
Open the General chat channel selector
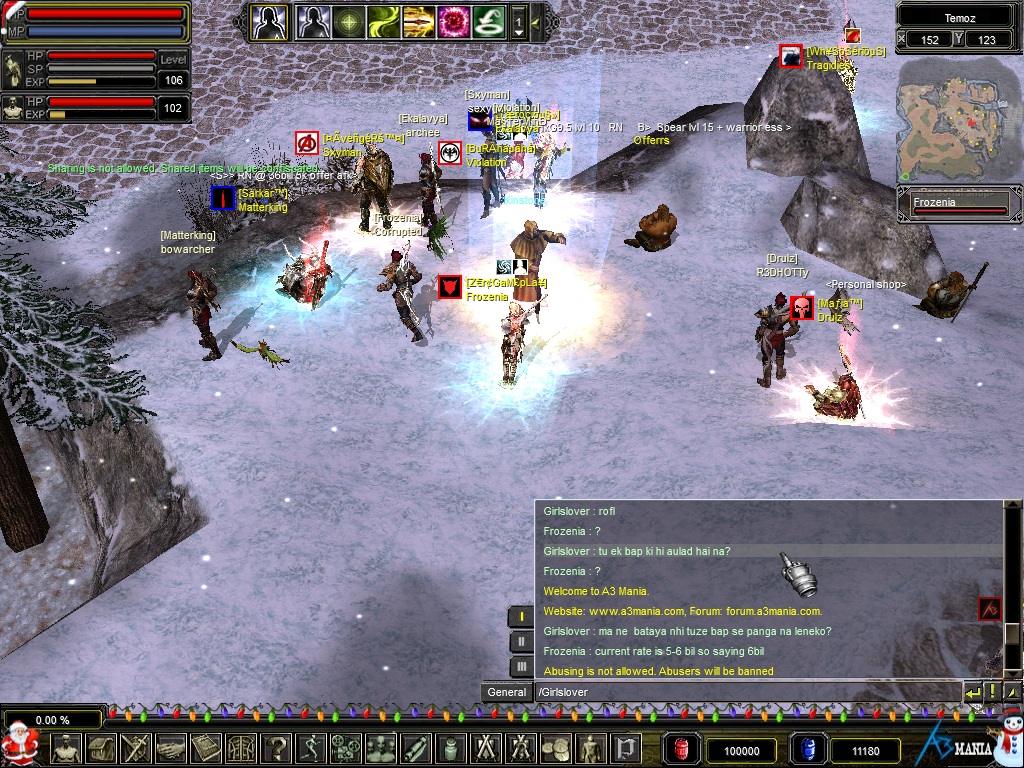tap(507, 692)
